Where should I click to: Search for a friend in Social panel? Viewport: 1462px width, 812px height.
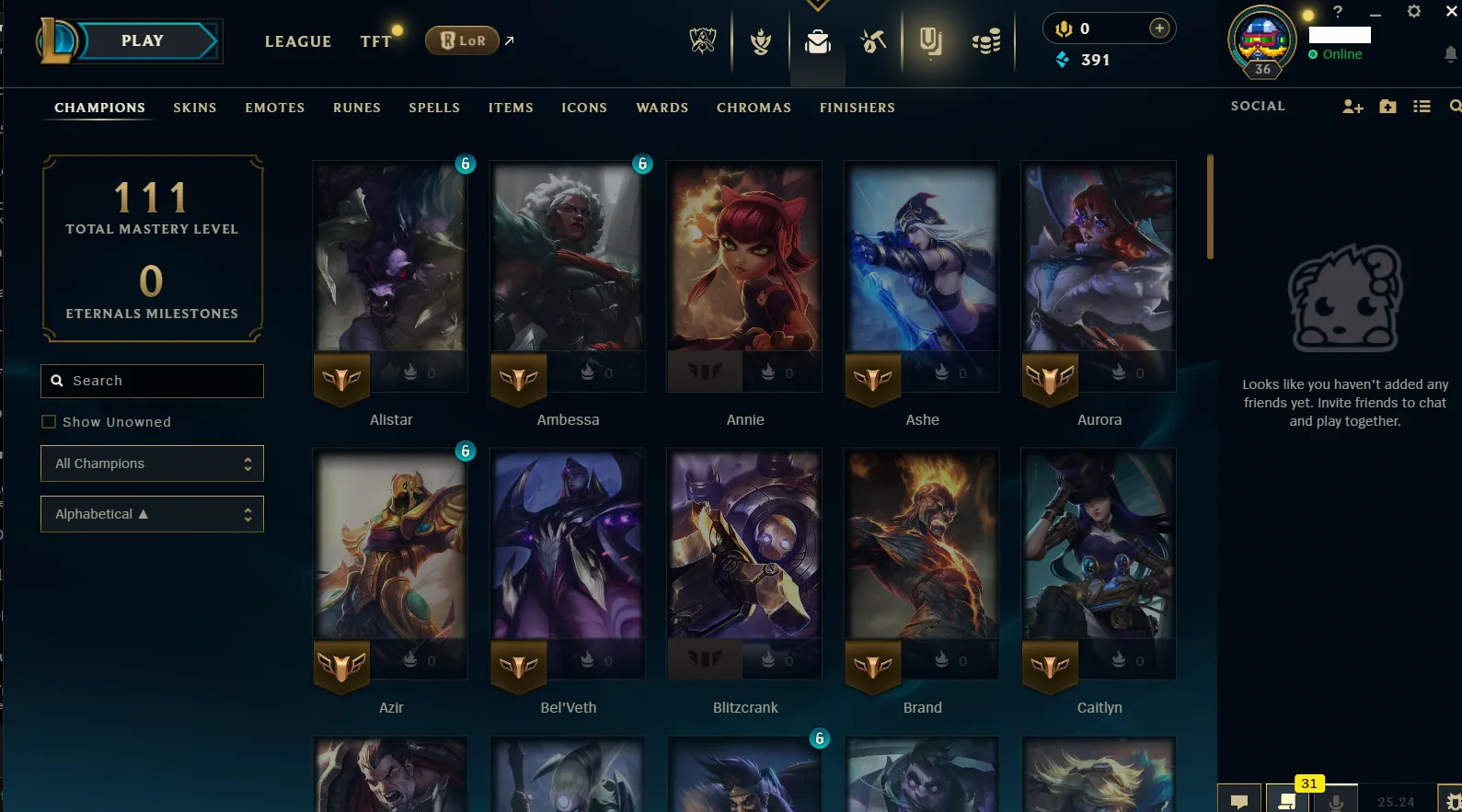pos(1455,107)
